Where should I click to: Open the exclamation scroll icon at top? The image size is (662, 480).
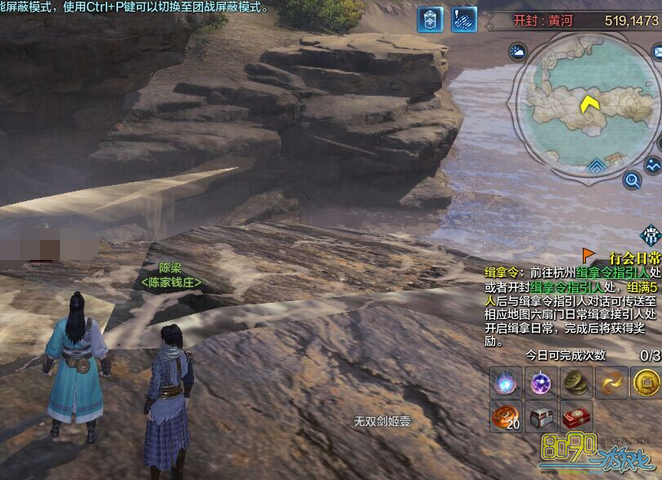click(x=464, y=19)
